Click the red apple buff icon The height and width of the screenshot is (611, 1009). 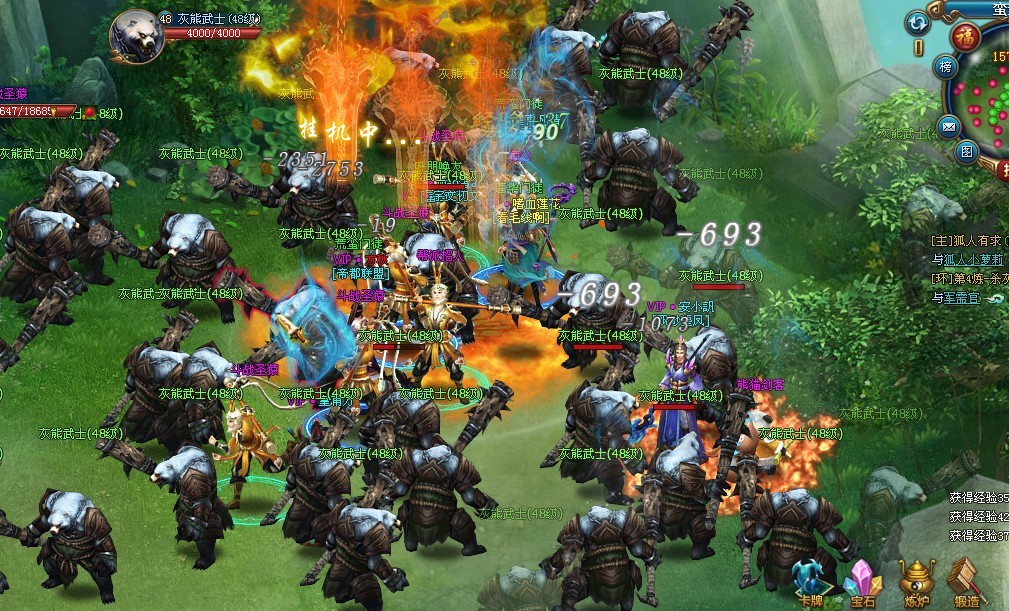click(88, 111)
